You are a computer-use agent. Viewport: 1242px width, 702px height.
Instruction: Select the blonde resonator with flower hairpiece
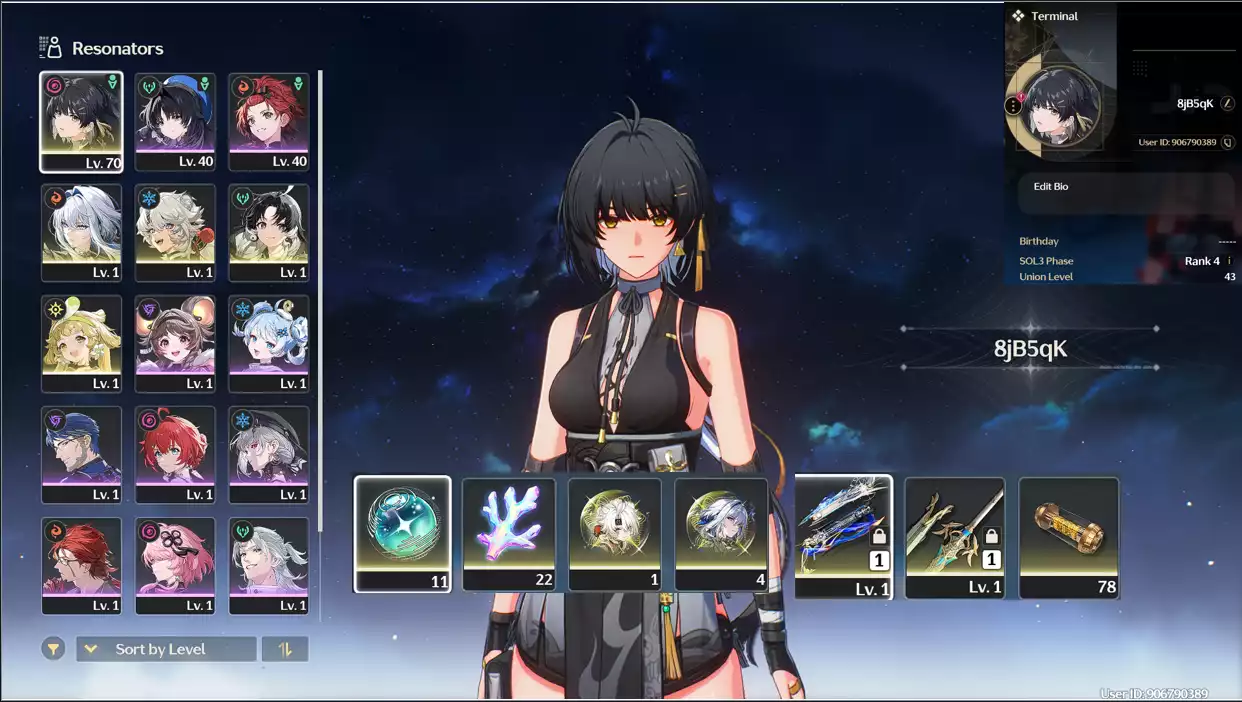coord(81,344)
